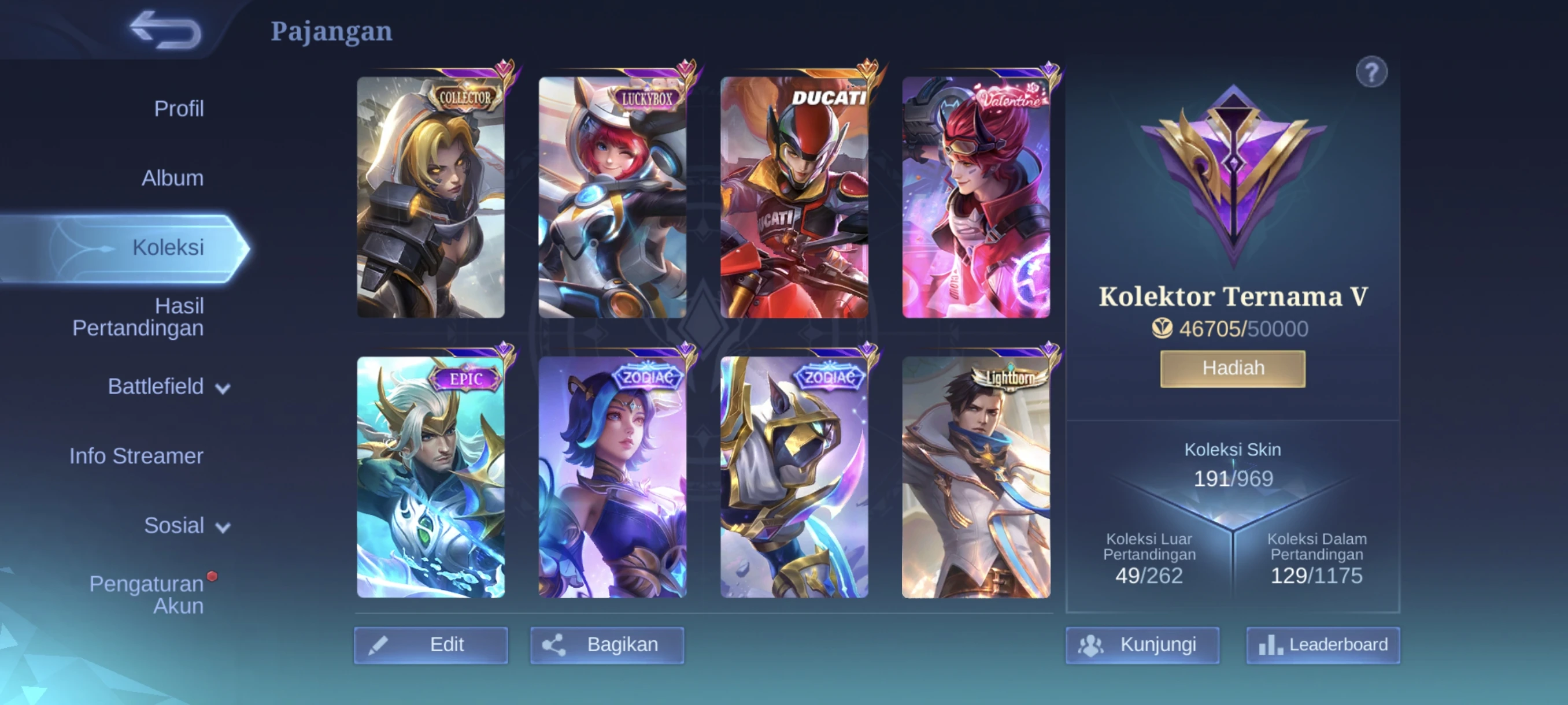This screenshot has height=705, width=1568.
Task: Open the Profil tab
Action: (178, 109)
